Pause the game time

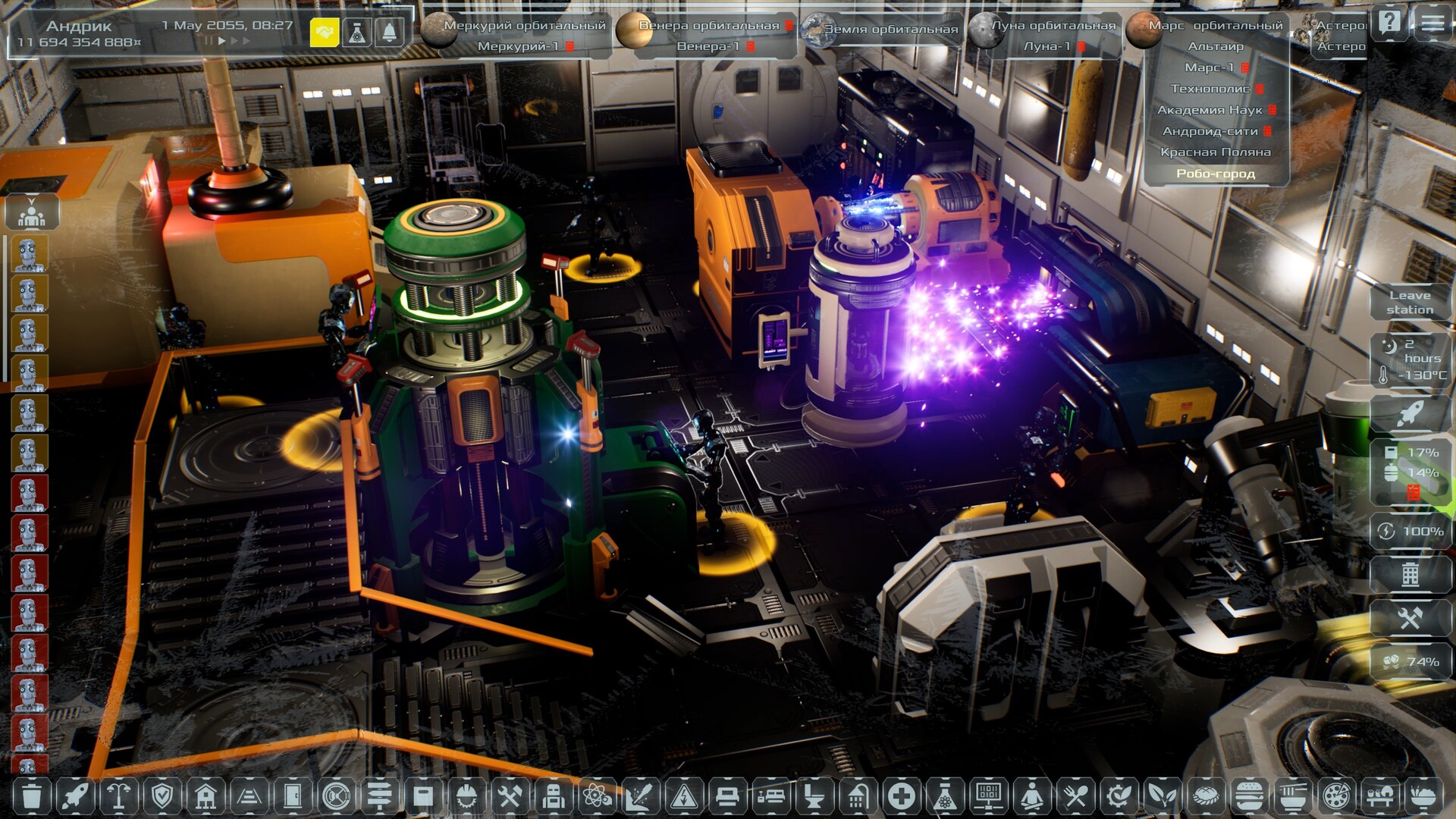coord(208,41)
